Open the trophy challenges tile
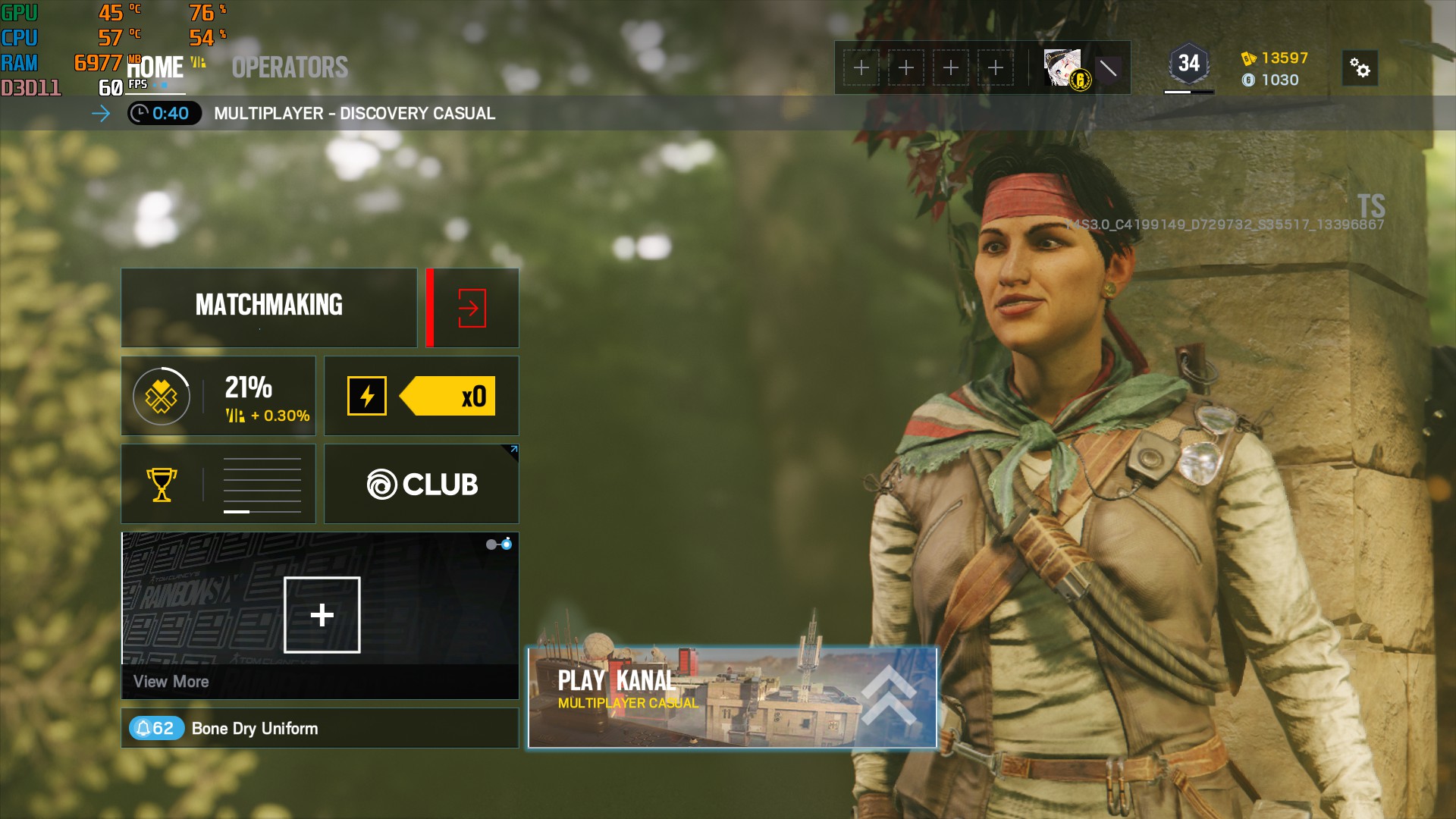The image size is (1456, 819). pos(218,484)
